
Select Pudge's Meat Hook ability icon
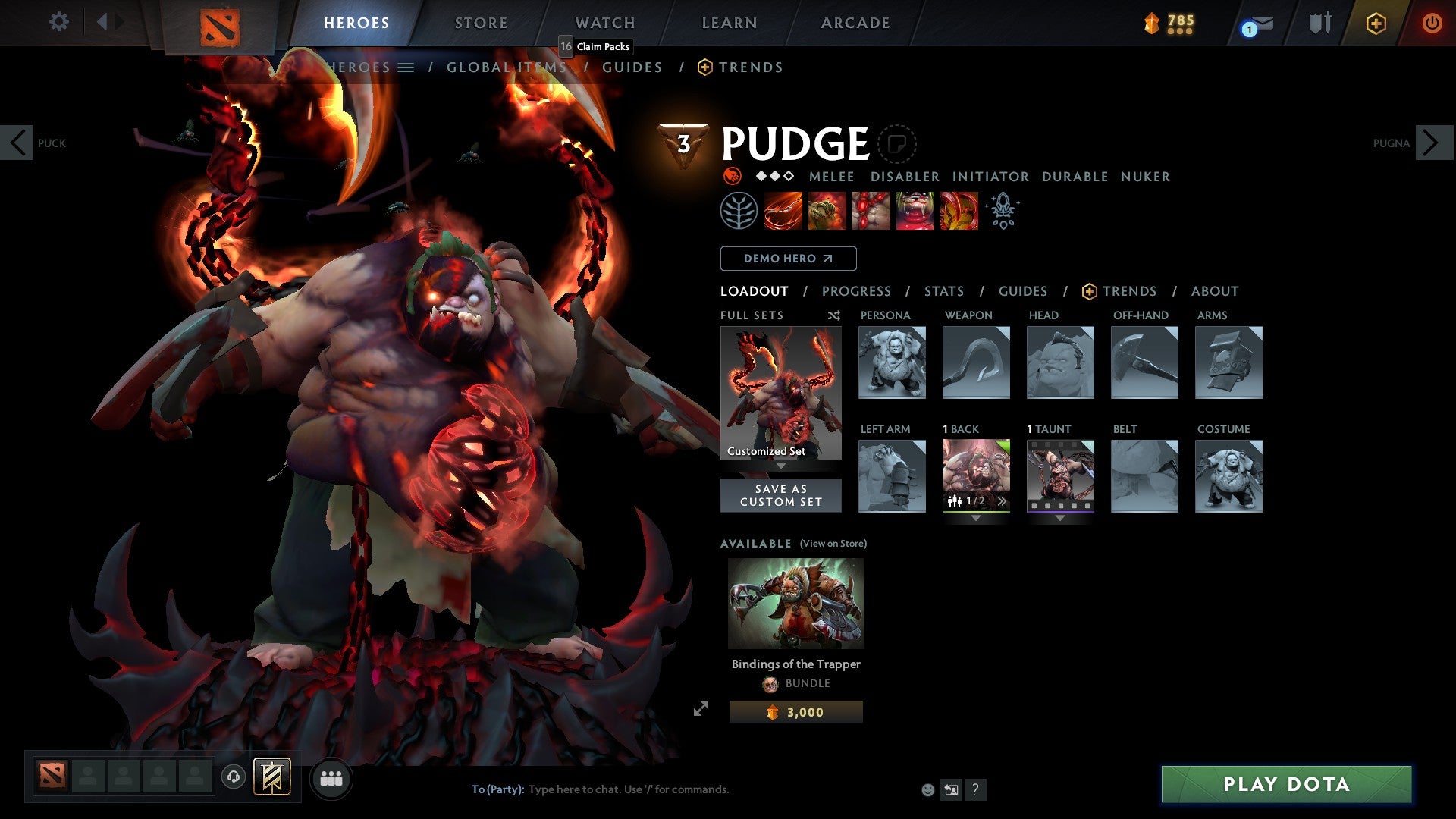[x=782, y=210]
